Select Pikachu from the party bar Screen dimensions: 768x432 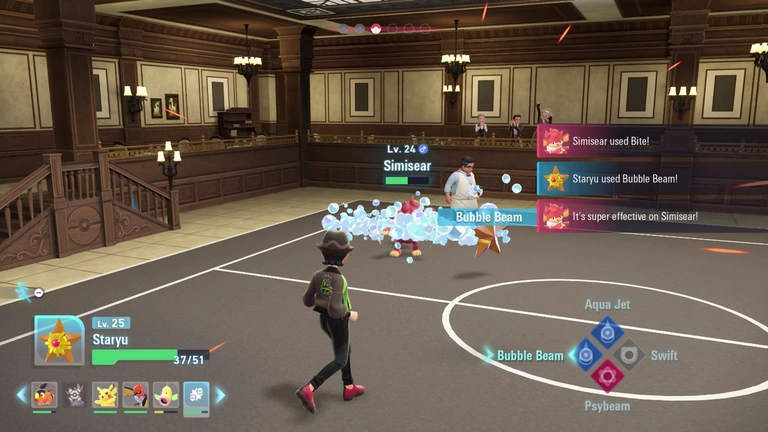point(105,396)
